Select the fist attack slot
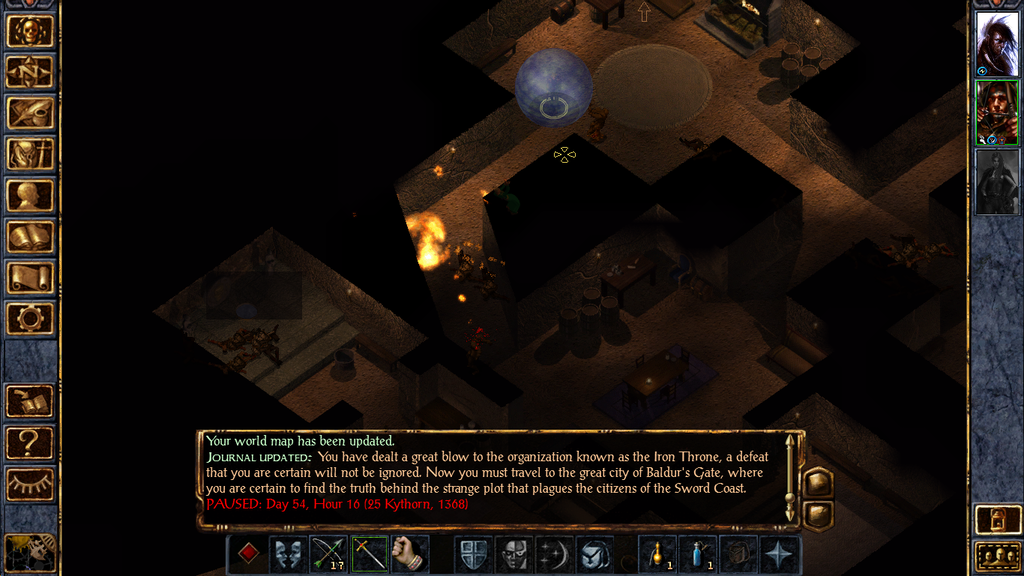The width and height of the screenshot is (1024, 576). (410, 554)
